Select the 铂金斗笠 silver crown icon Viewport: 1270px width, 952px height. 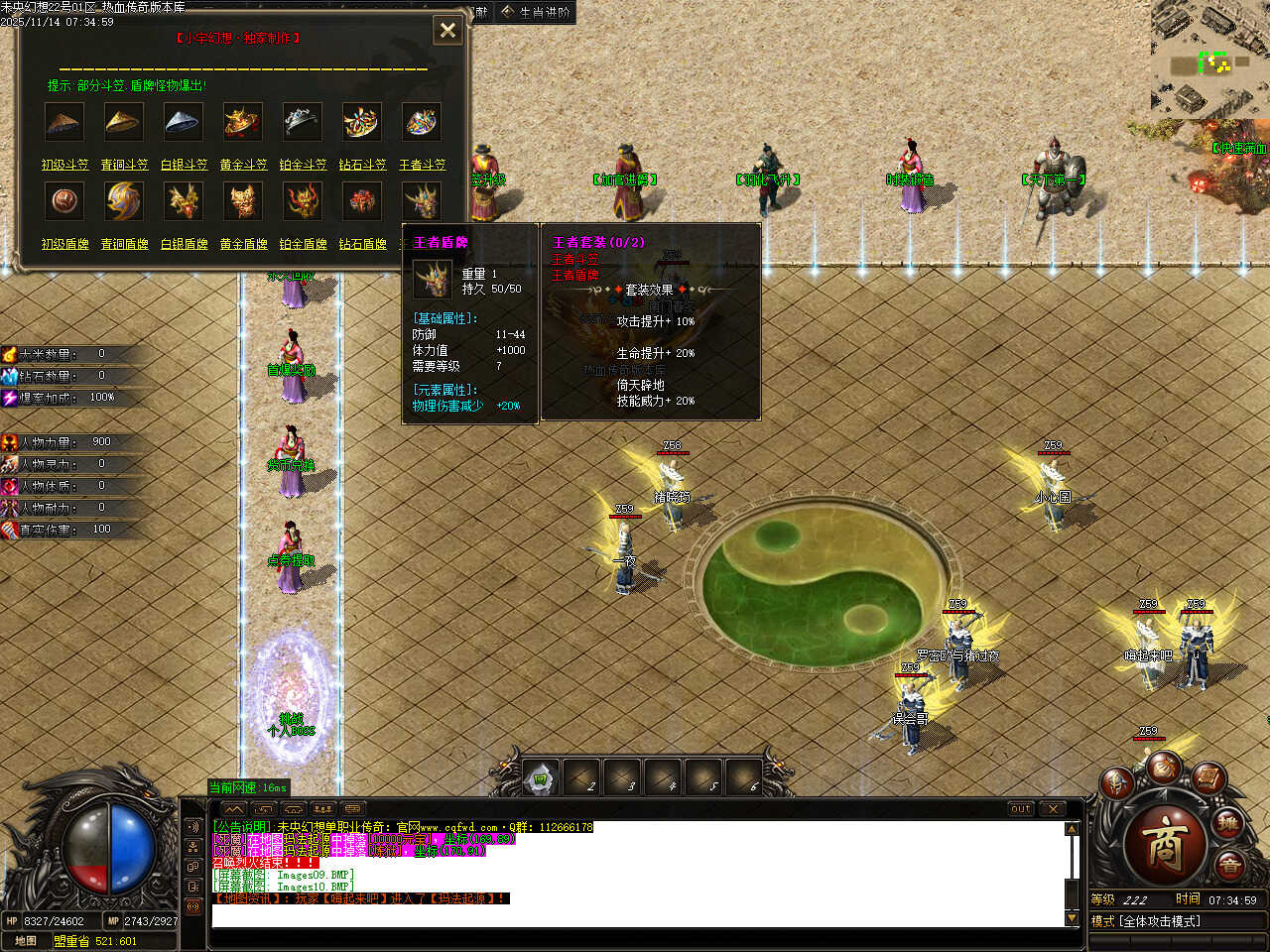303,122
